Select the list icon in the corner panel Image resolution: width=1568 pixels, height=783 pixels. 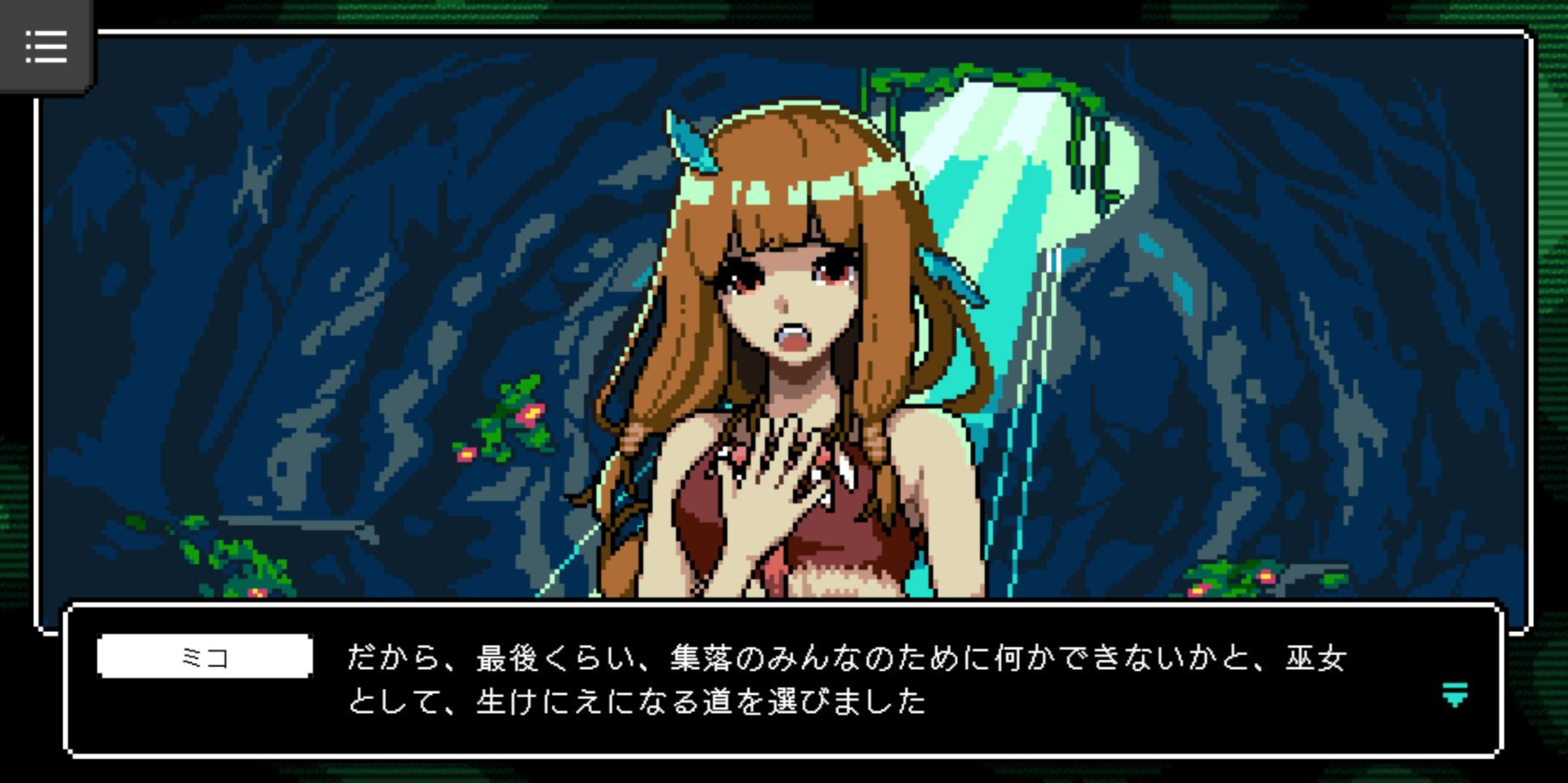pyautogui.click(x=47, y=47)
